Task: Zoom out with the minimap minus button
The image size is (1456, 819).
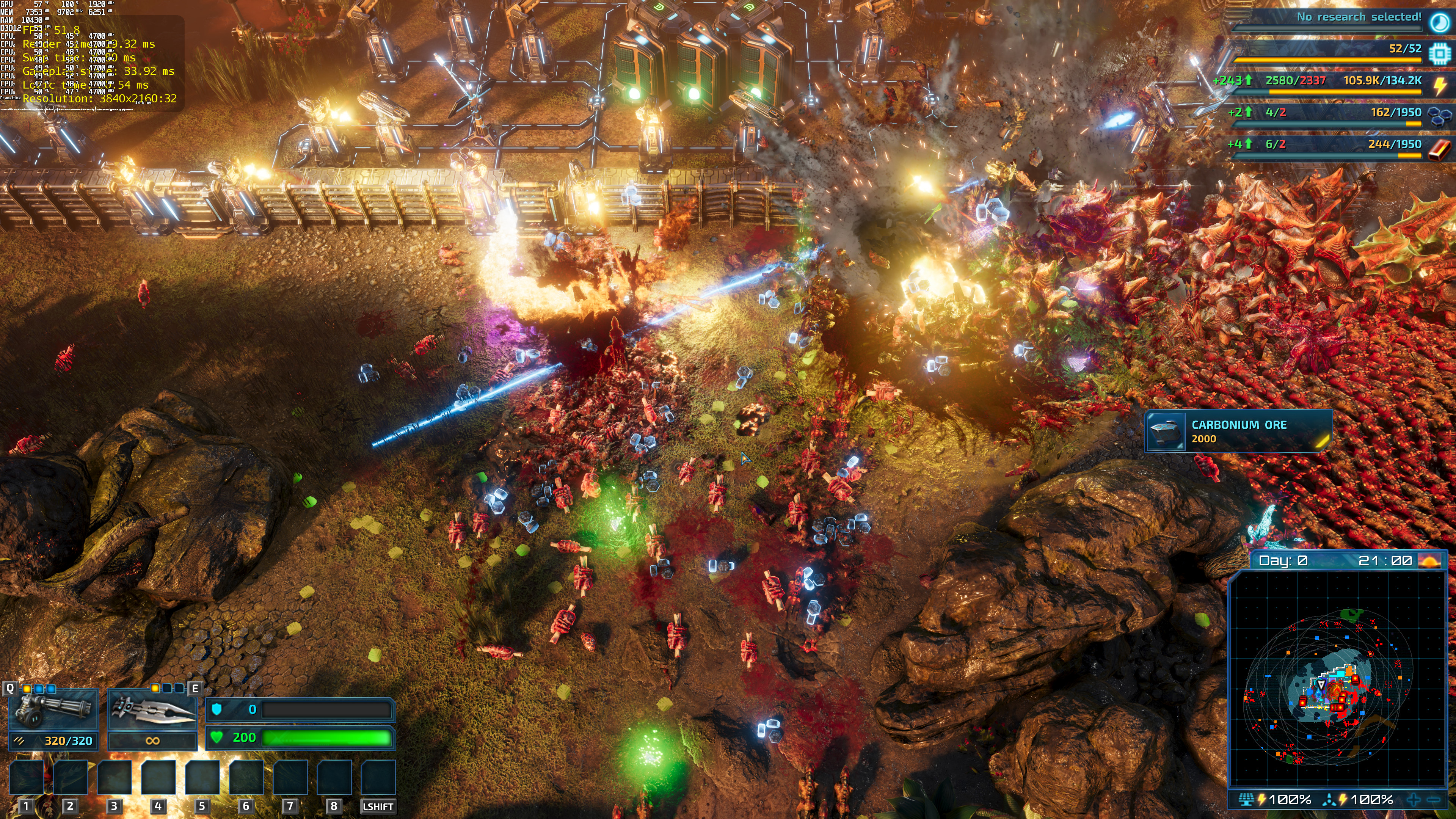Action: (x=1433, y=800)
